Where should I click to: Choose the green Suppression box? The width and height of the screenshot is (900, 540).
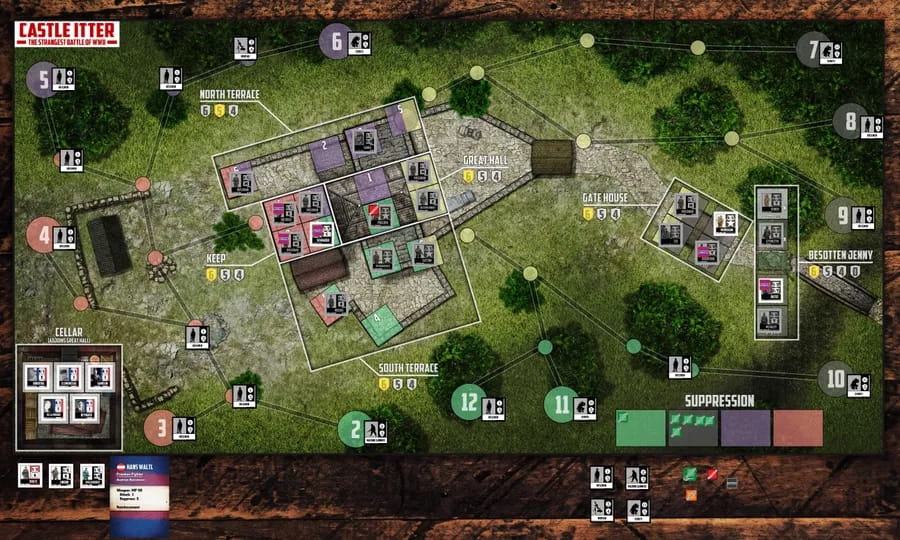point(640,428)
